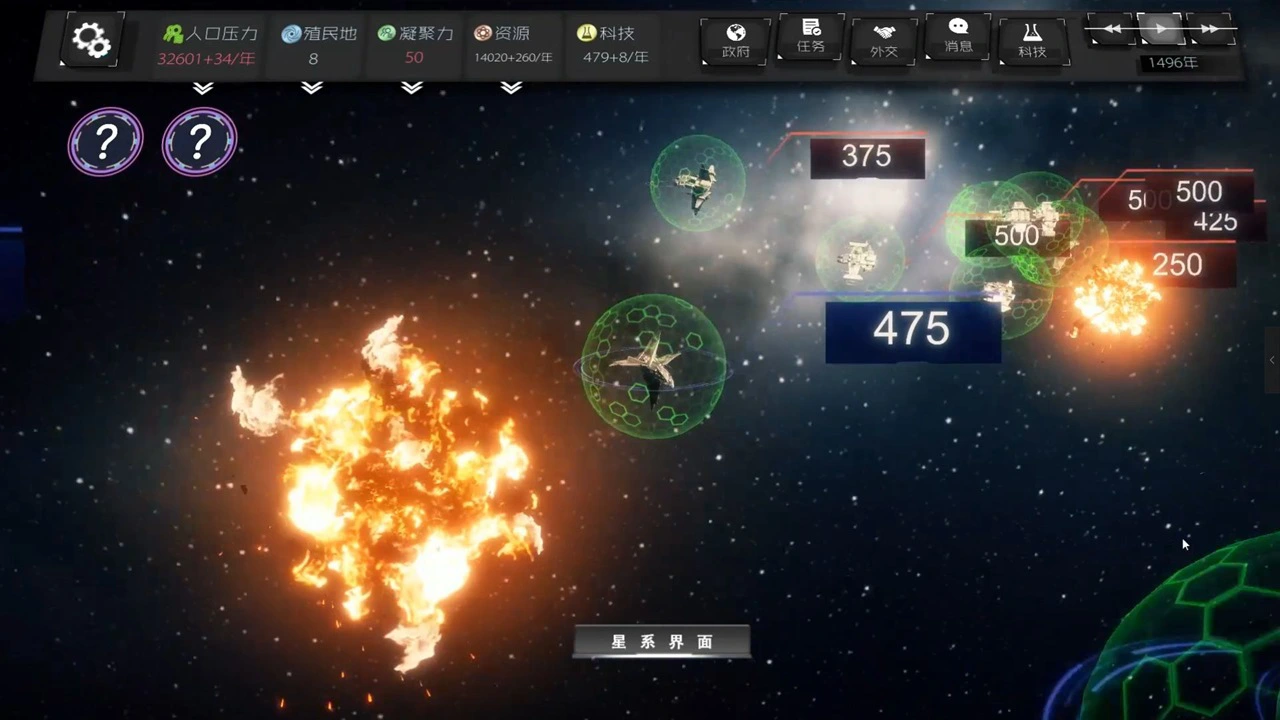
Task: Switch to 星系界面 star system view
Action: click(662, 642)
